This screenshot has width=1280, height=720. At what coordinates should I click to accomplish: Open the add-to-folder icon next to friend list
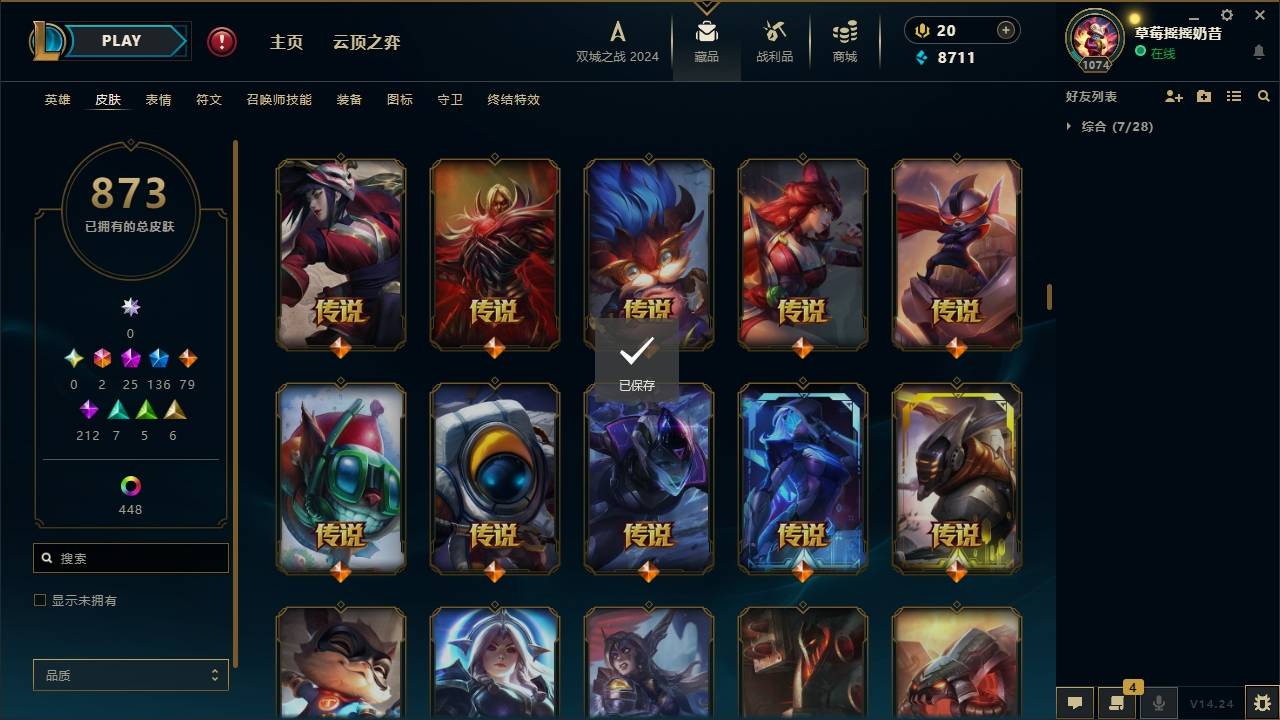point(1204,95)
